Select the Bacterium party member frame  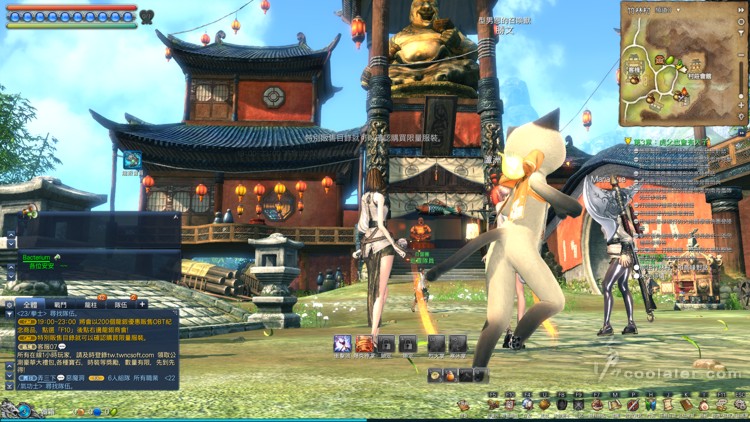pyautogui.click(x=40, y=260)
